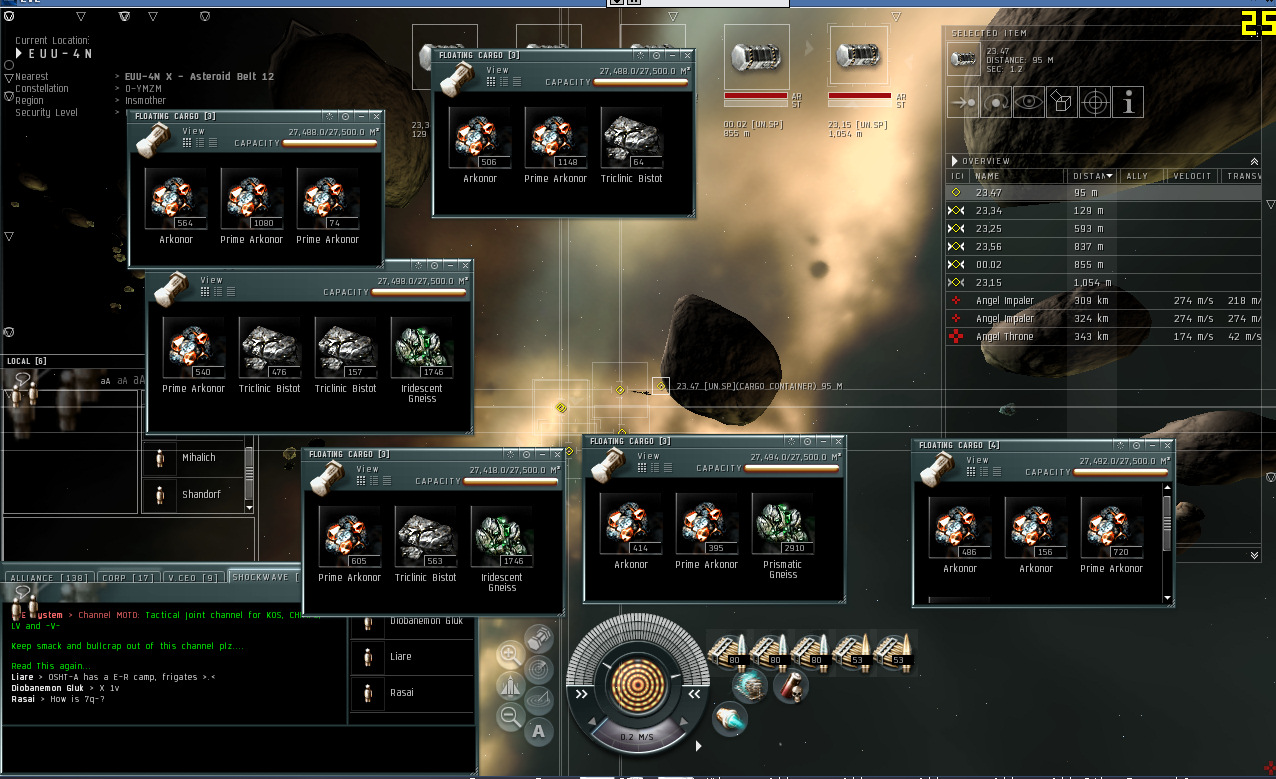Image resolution: width=1276 pixels, height=779 pixels.
Task: Look at selected item with eye icon
Action: (x=1028, y=102)
